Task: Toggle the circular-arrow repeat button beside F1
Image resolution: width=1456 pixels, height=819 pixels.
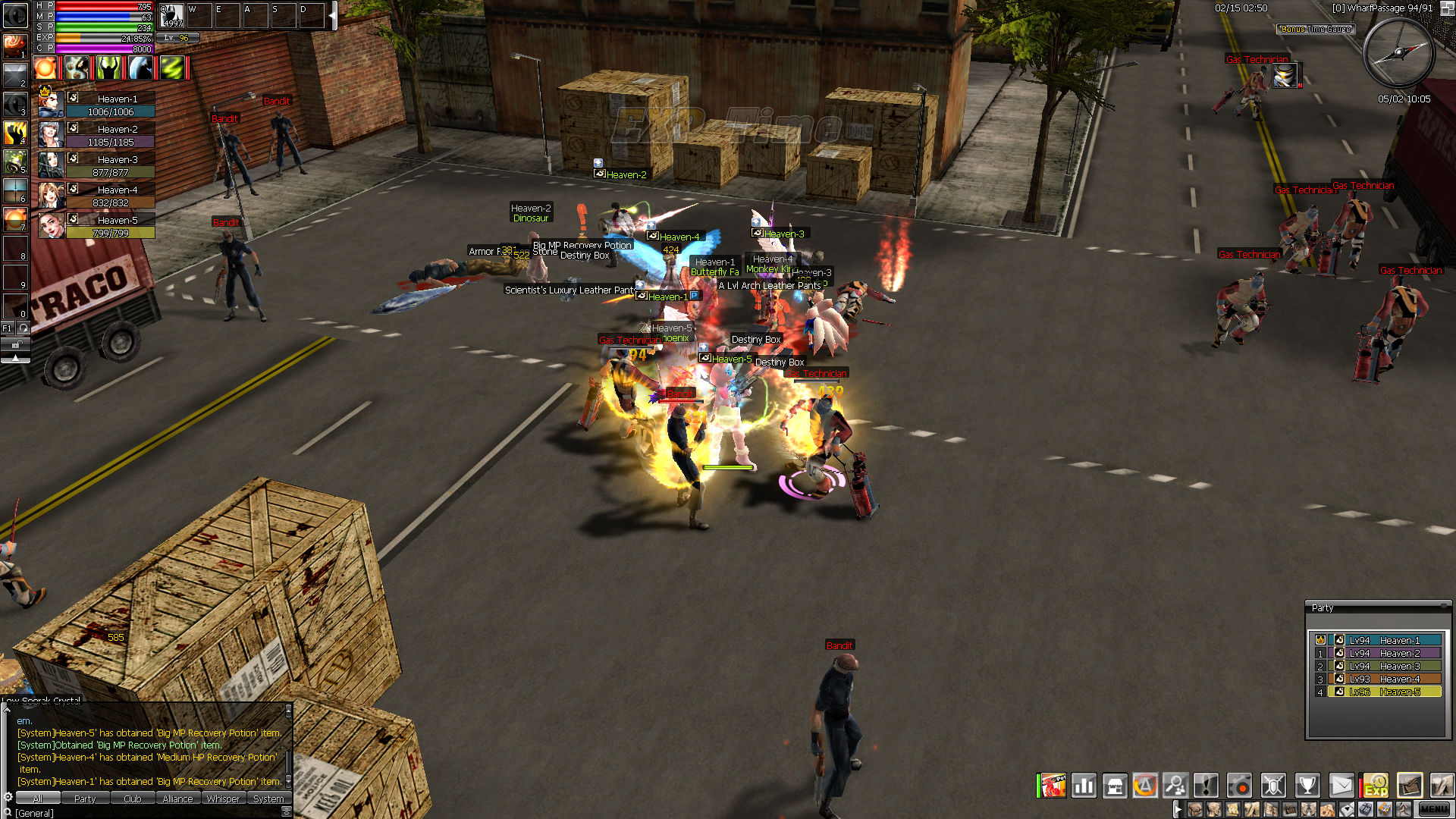Action: [24, 328]
